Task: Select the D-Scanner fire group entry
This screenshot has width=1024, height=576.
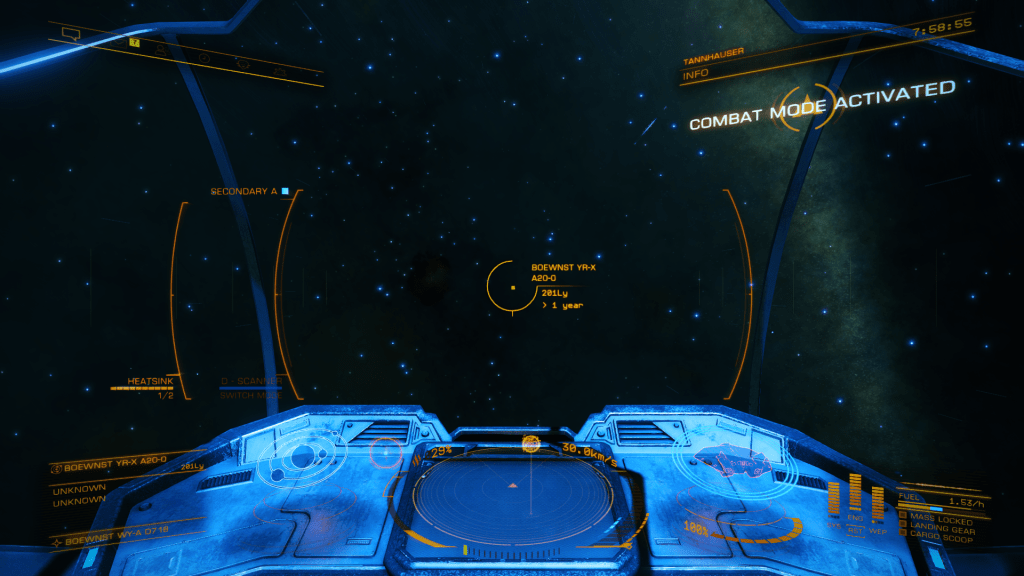Action: [x=252, y=382]
